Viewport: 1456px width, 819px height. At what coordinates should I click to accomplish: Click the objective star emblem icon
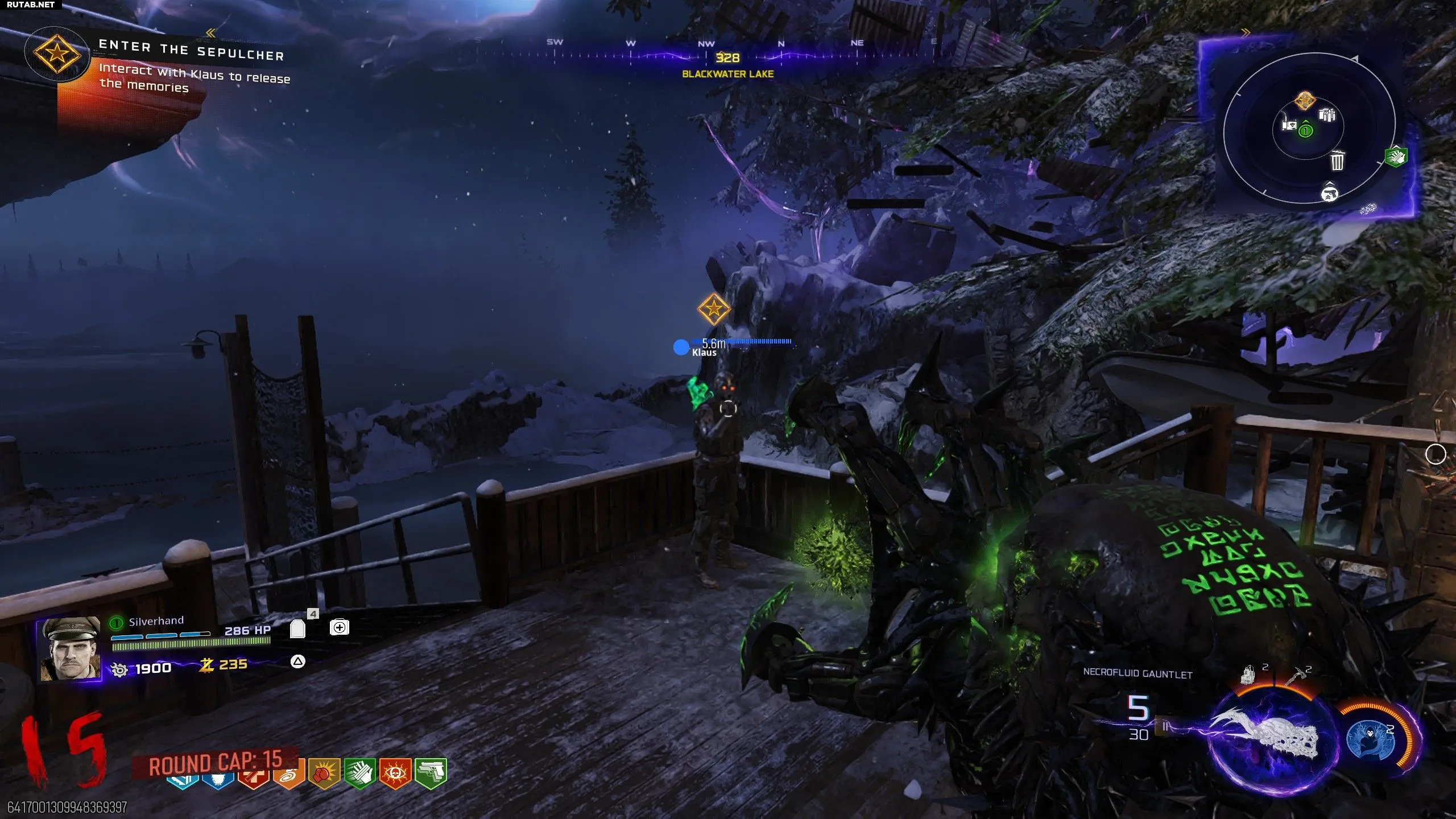(56, 54)
